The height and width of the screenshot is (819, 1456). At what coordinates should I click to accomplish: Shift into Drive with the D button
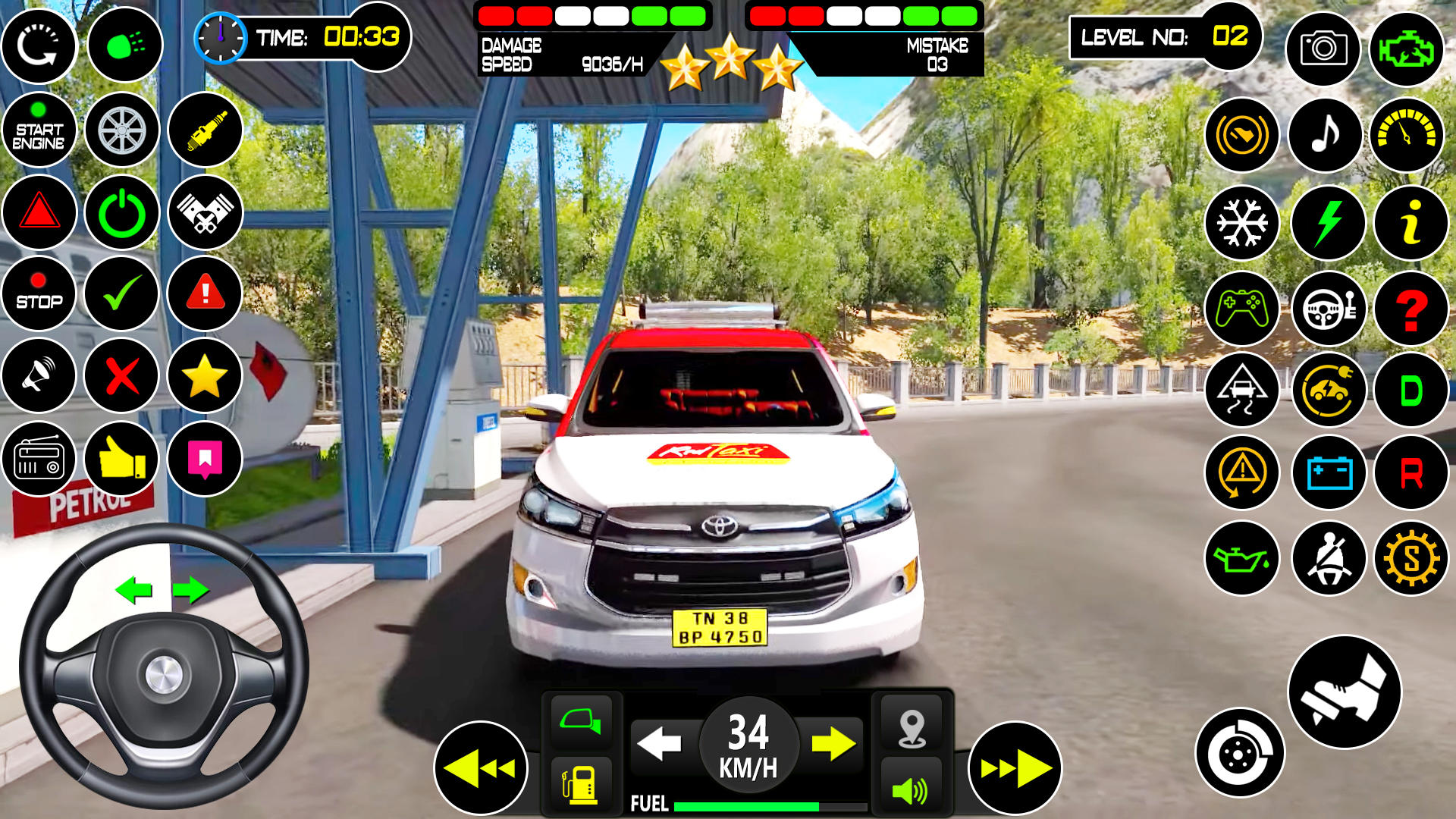(x=1410, y=391)
